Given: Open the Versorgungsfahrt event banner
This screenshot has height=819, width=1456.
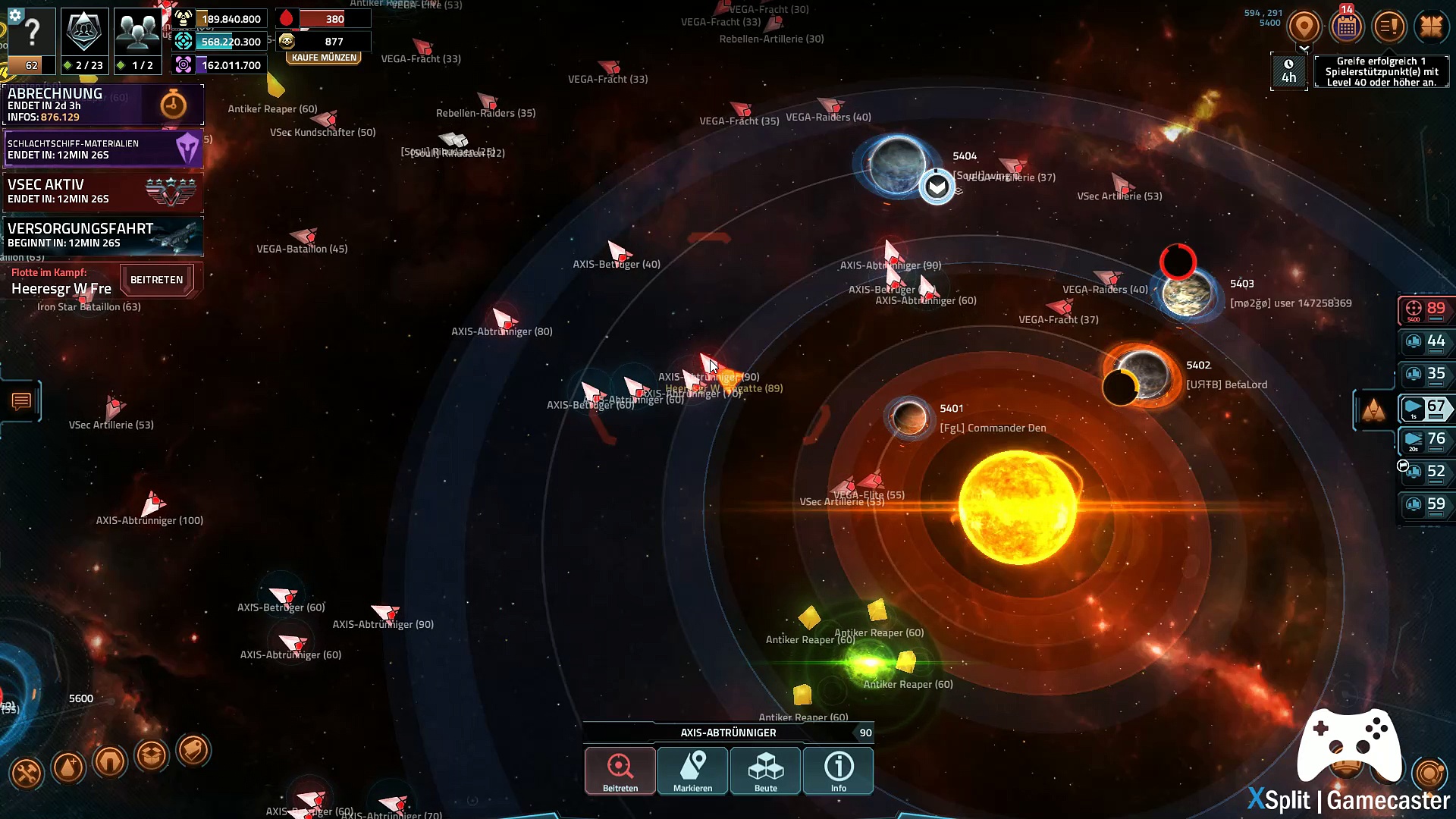Looking at the screenshot, I should click(x=103, y=235).
